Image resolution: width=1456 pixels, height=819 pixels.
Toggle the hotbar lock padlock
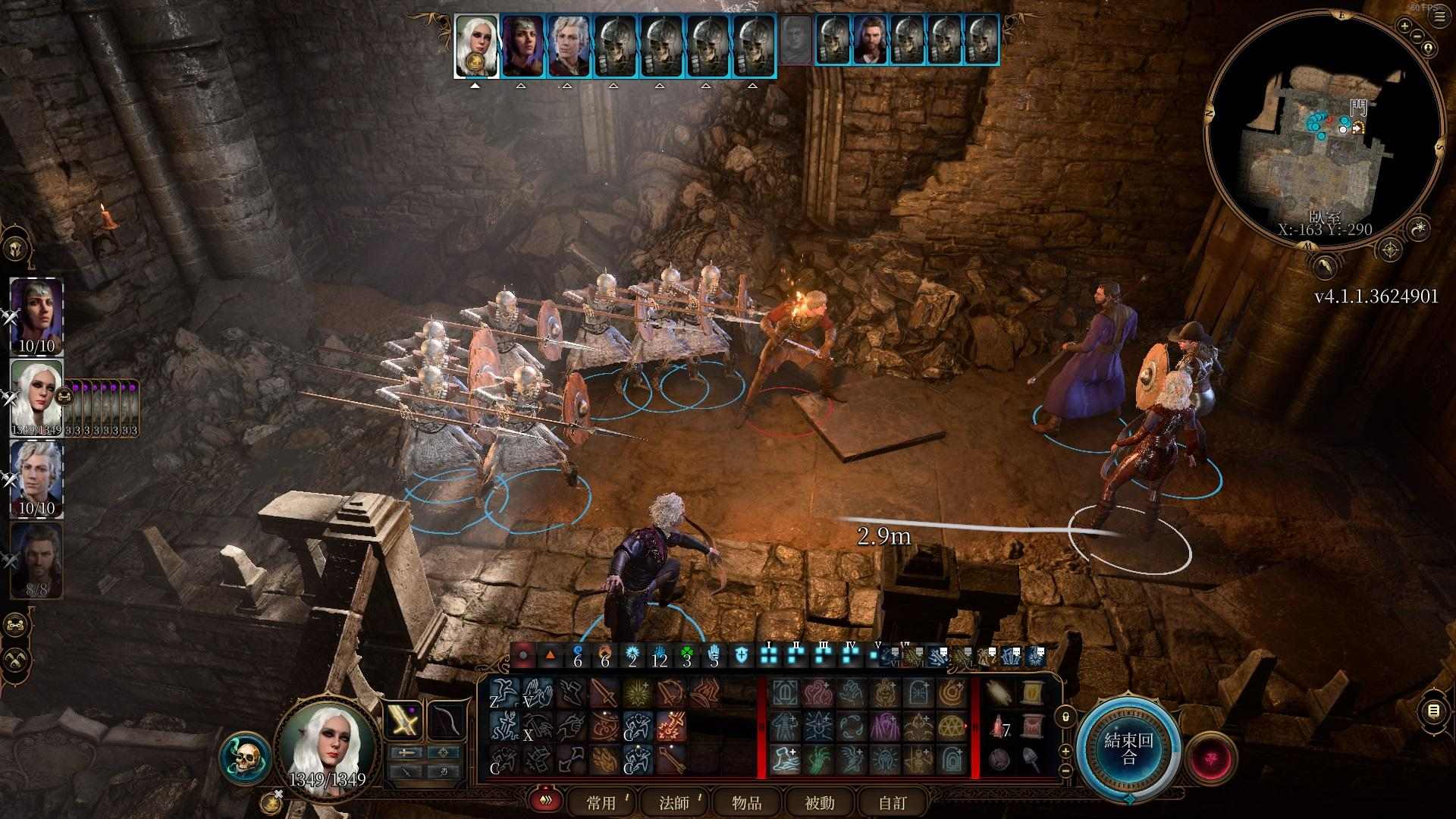[1065, 716]
